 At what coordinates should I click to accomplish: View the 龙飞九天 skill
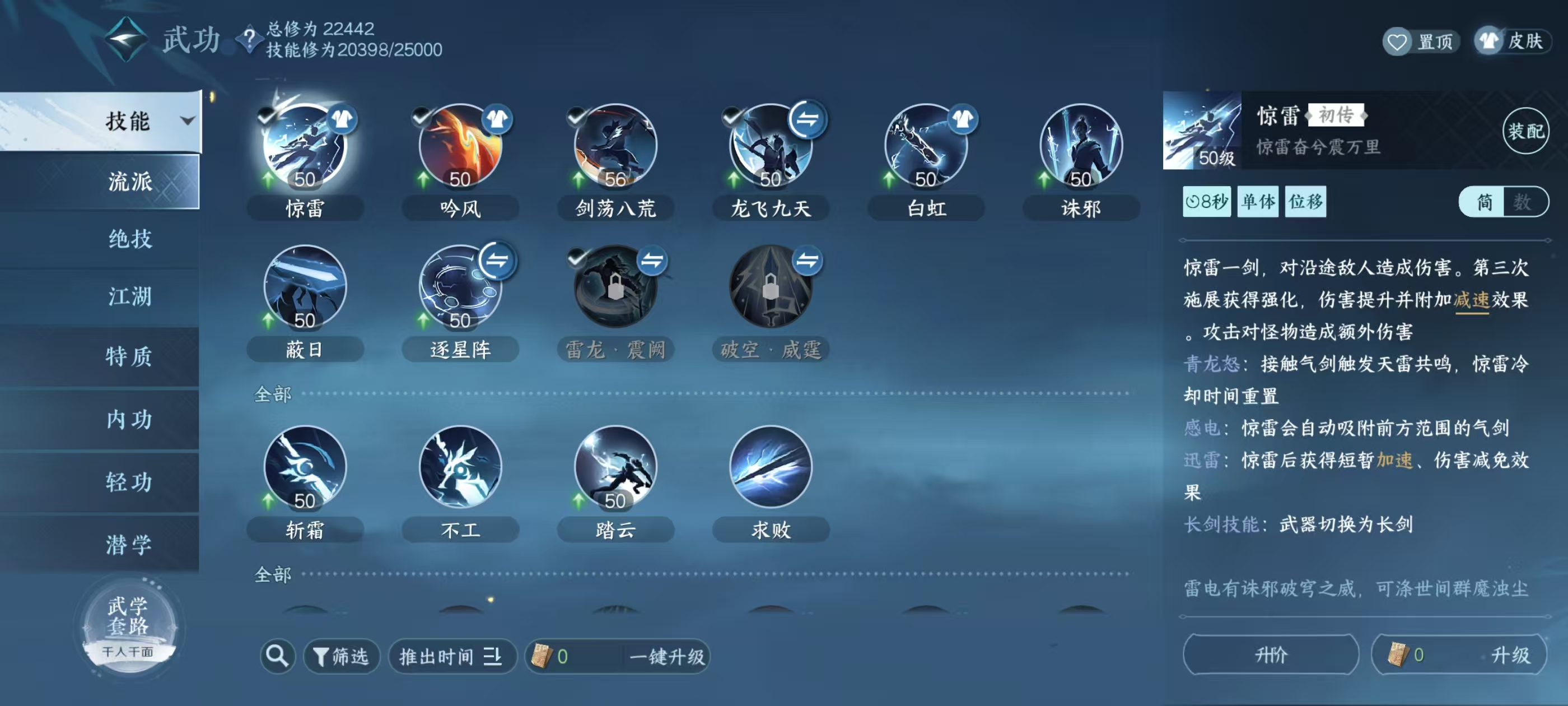pyautogui.click(x=770, y=146)
